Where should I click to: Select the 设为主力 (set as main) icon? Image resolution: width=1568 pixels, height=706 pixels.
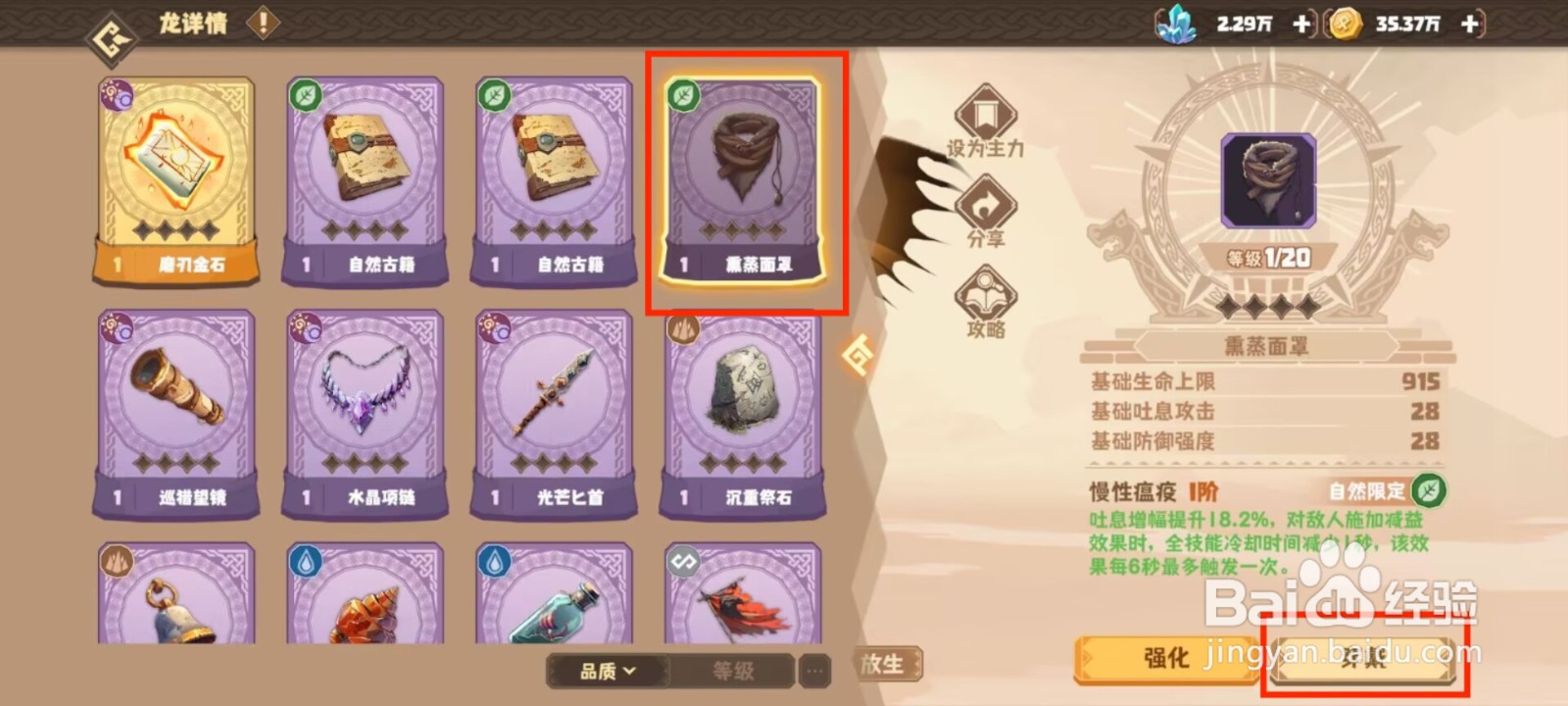[988, 115]
